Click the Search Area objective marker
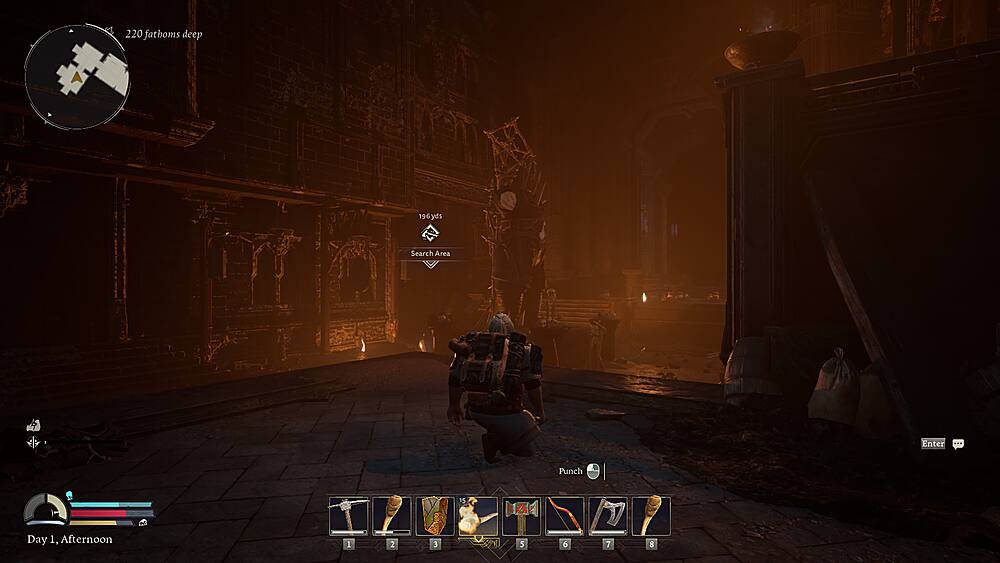This screenshot has width=1000, height=563. point(430,235)
